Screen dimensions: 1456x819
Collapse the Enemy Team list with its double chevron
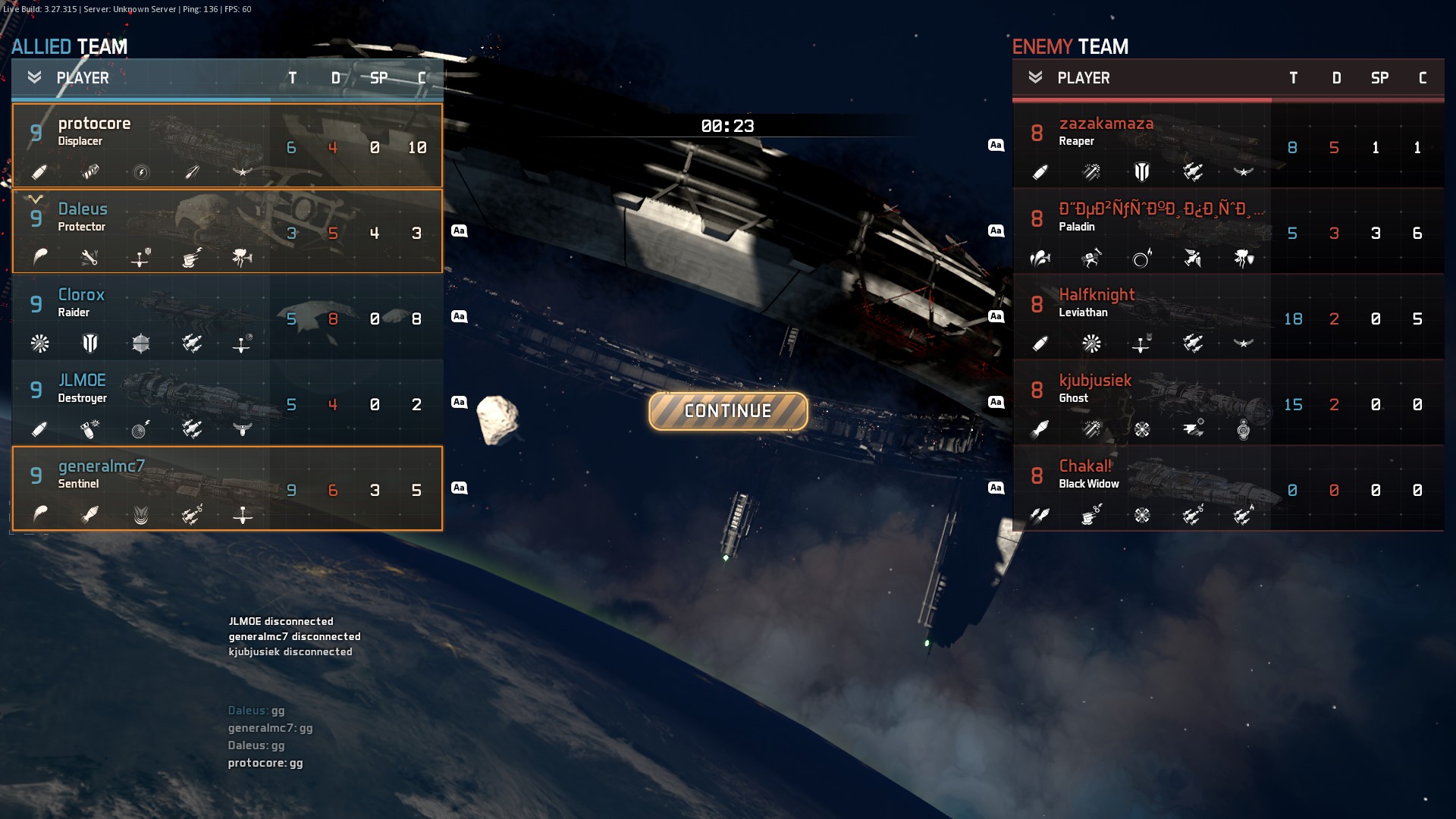[1035, 77]
